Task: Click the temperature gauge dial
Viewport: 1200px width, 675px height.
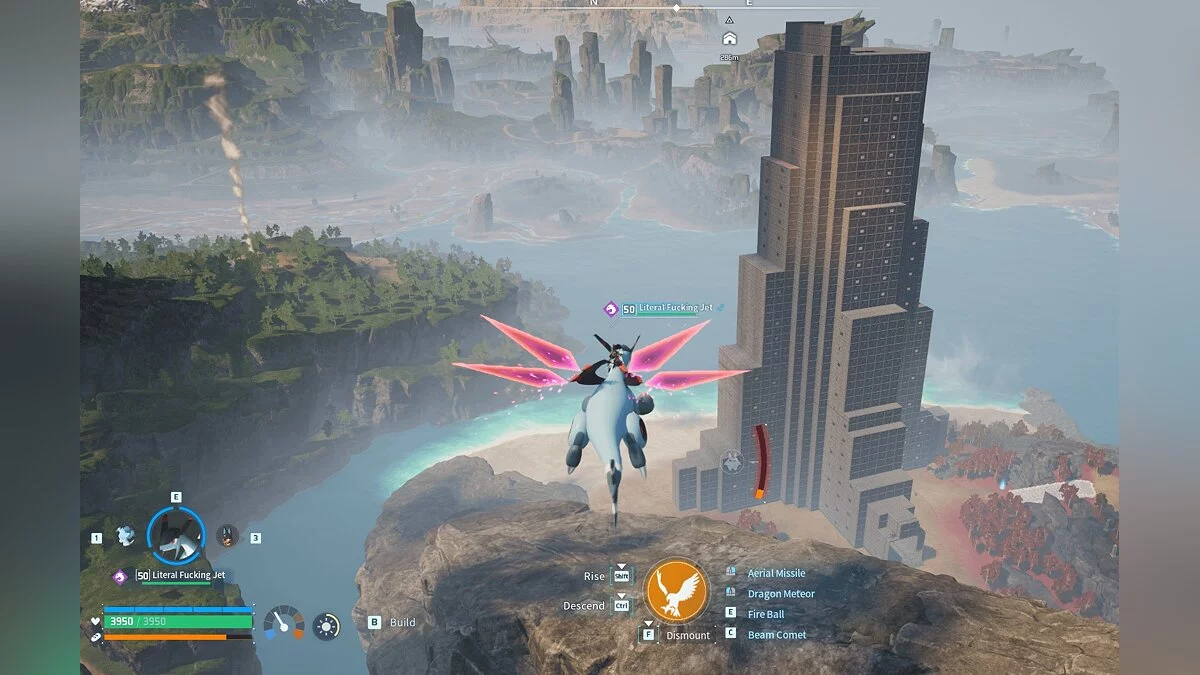Action: tap(283, 623)
